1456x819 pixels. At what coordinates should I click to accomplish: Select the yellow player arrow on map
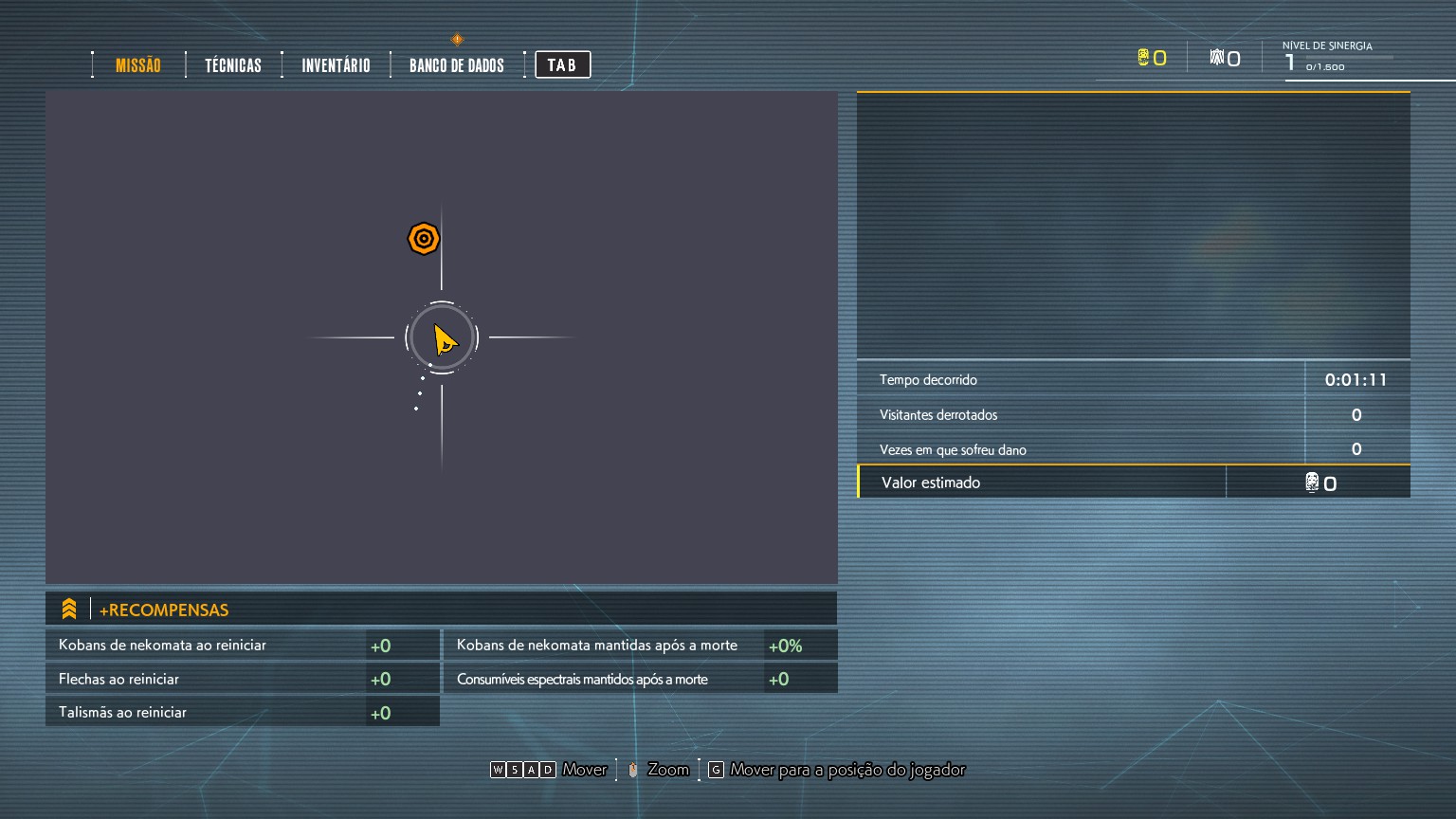(x=443, y=338)
